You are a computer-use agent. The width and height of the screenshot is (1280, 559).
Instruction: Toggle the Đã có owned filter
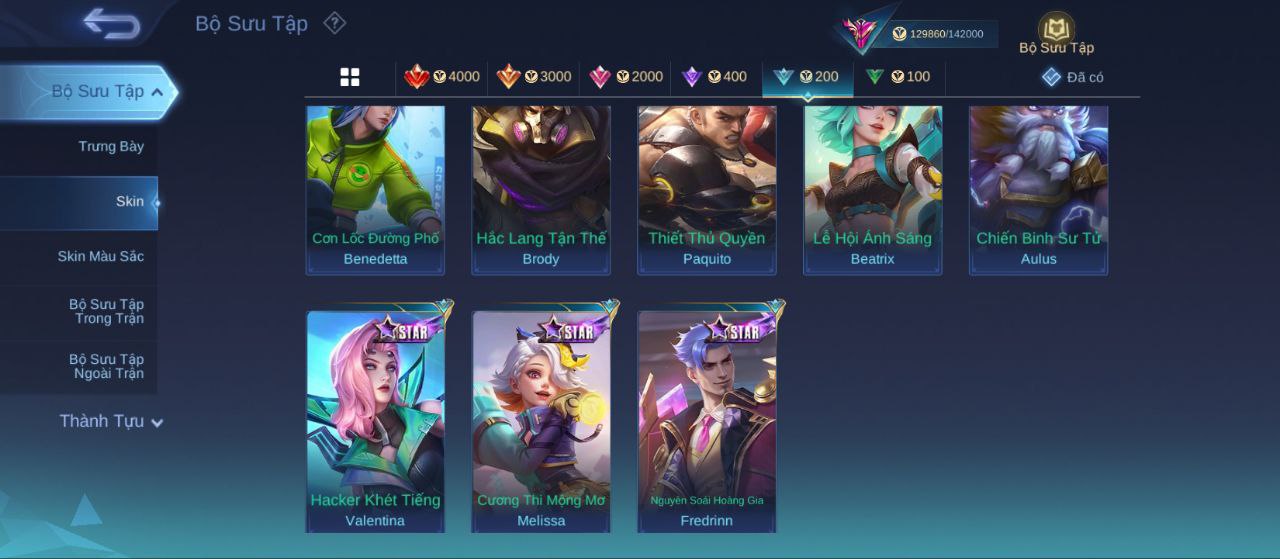pos(1072,77)
